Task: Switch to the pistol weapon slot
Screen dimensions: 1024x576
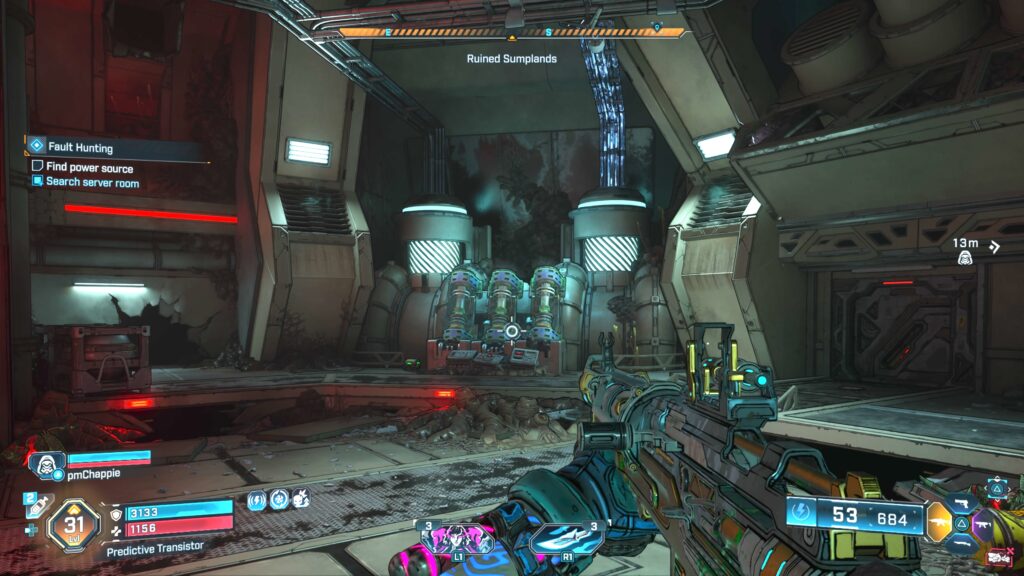Action: pyautogui.click(x=965, y=501)
